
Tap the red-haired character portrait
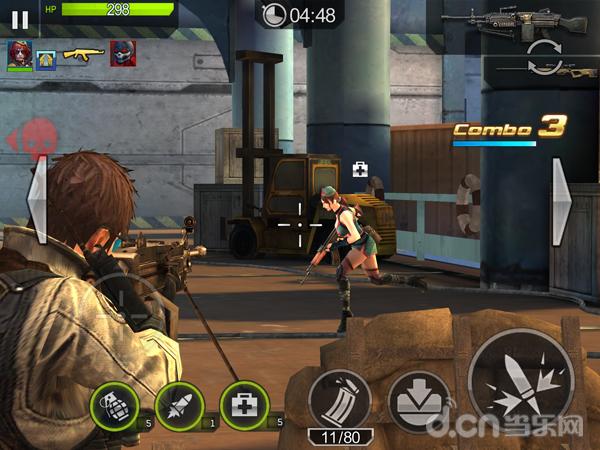(x=20, y=54)
